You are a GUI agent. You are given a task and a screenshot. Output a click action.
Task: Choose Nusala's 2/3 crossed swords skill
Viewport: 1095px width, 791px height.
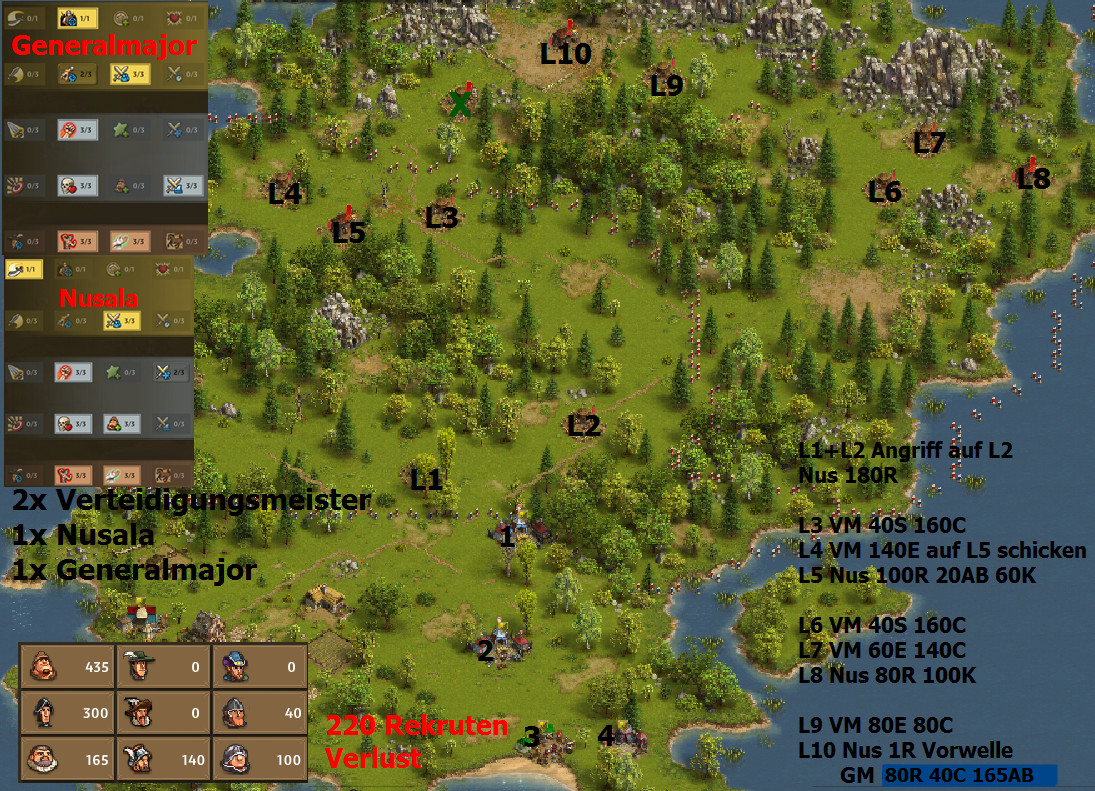[x=172, y=372]
